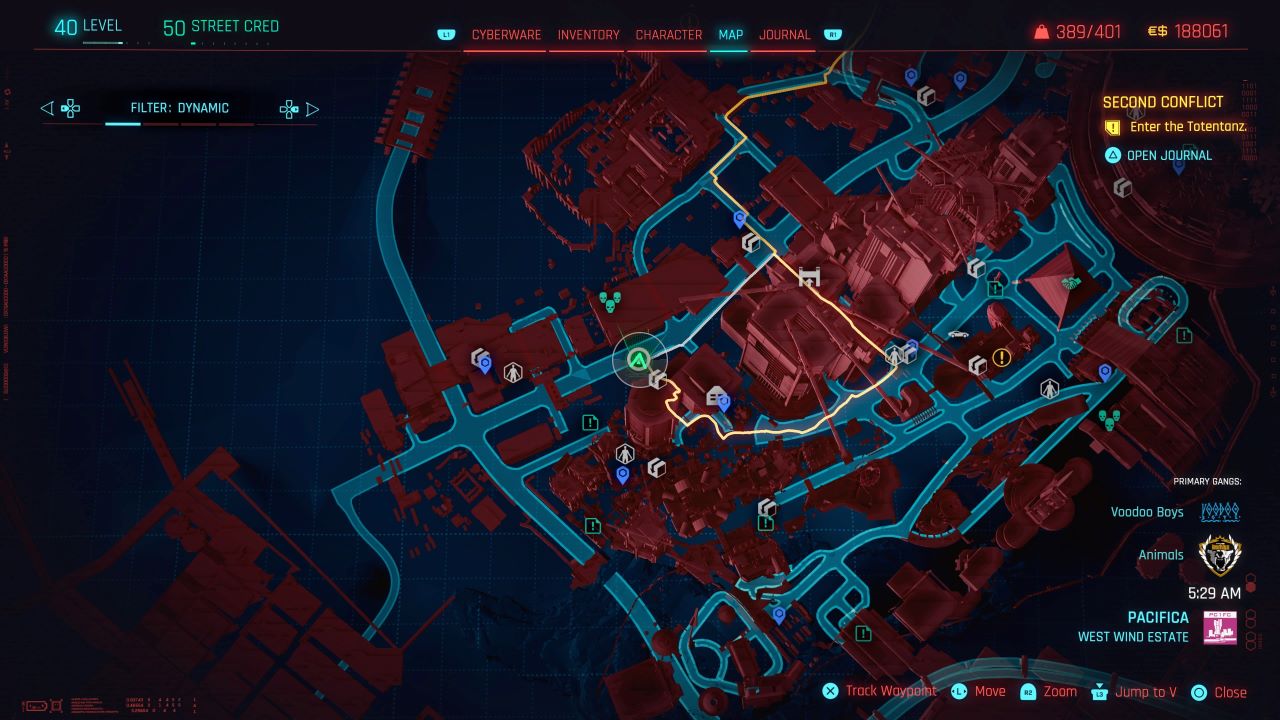Click OPEN JOURNAL for Second Conflict
This screenshot has width=1280, height=720.
click(x=1170, y=155)
